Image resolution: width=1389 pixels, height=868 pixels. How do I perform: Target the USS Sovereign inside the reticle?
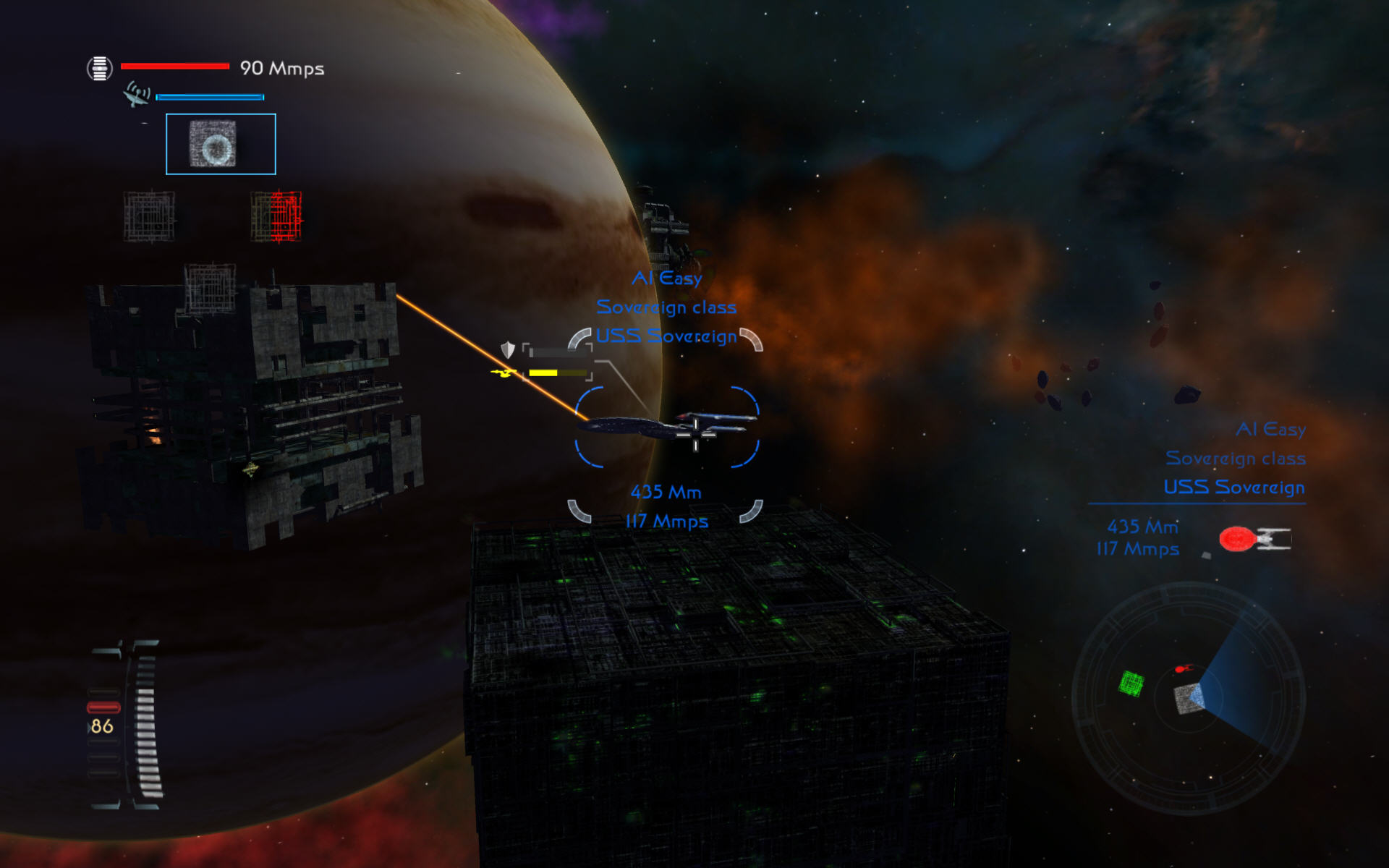click(x=666, y=427)
